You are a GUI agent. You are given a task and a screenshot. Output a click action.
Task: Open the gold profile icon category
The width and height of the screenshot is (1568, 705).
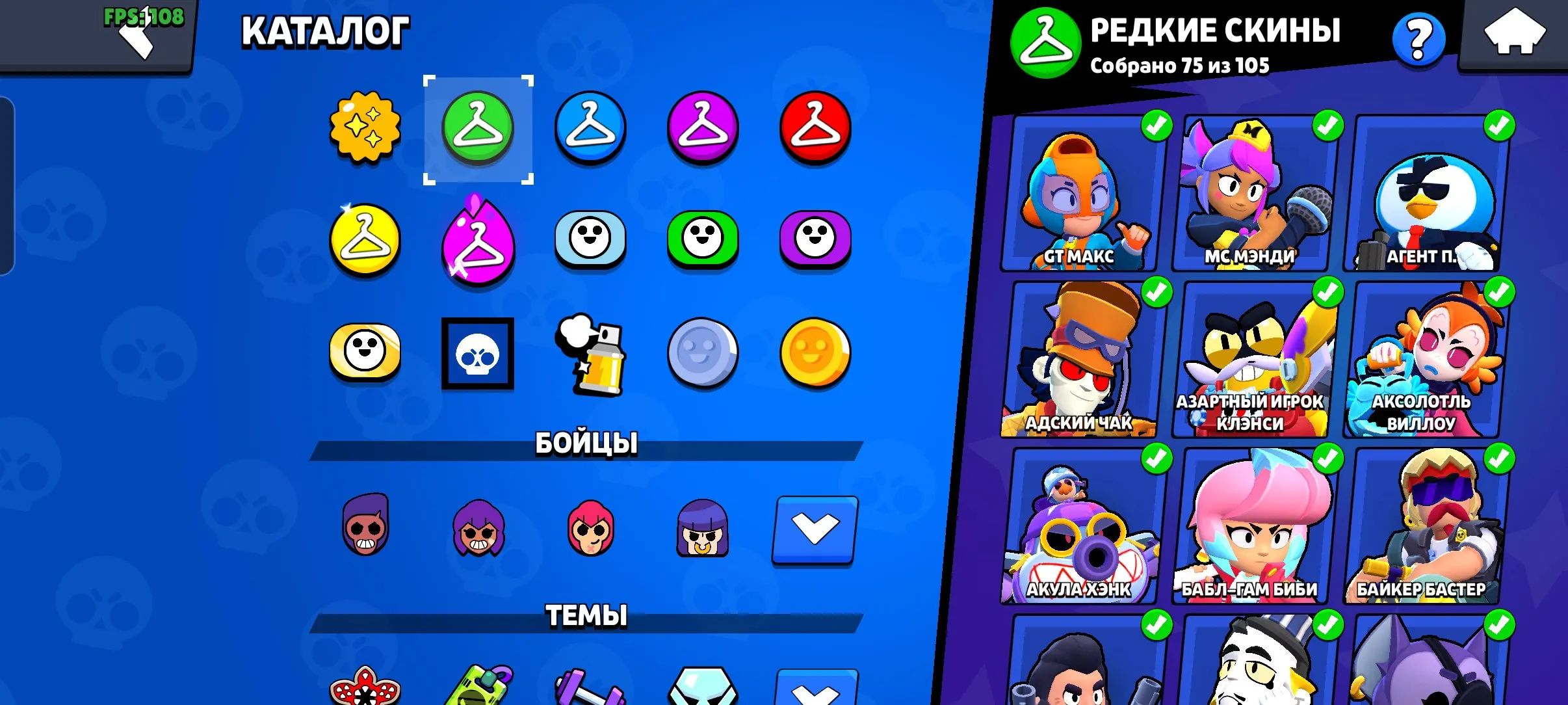coord(815,354)
